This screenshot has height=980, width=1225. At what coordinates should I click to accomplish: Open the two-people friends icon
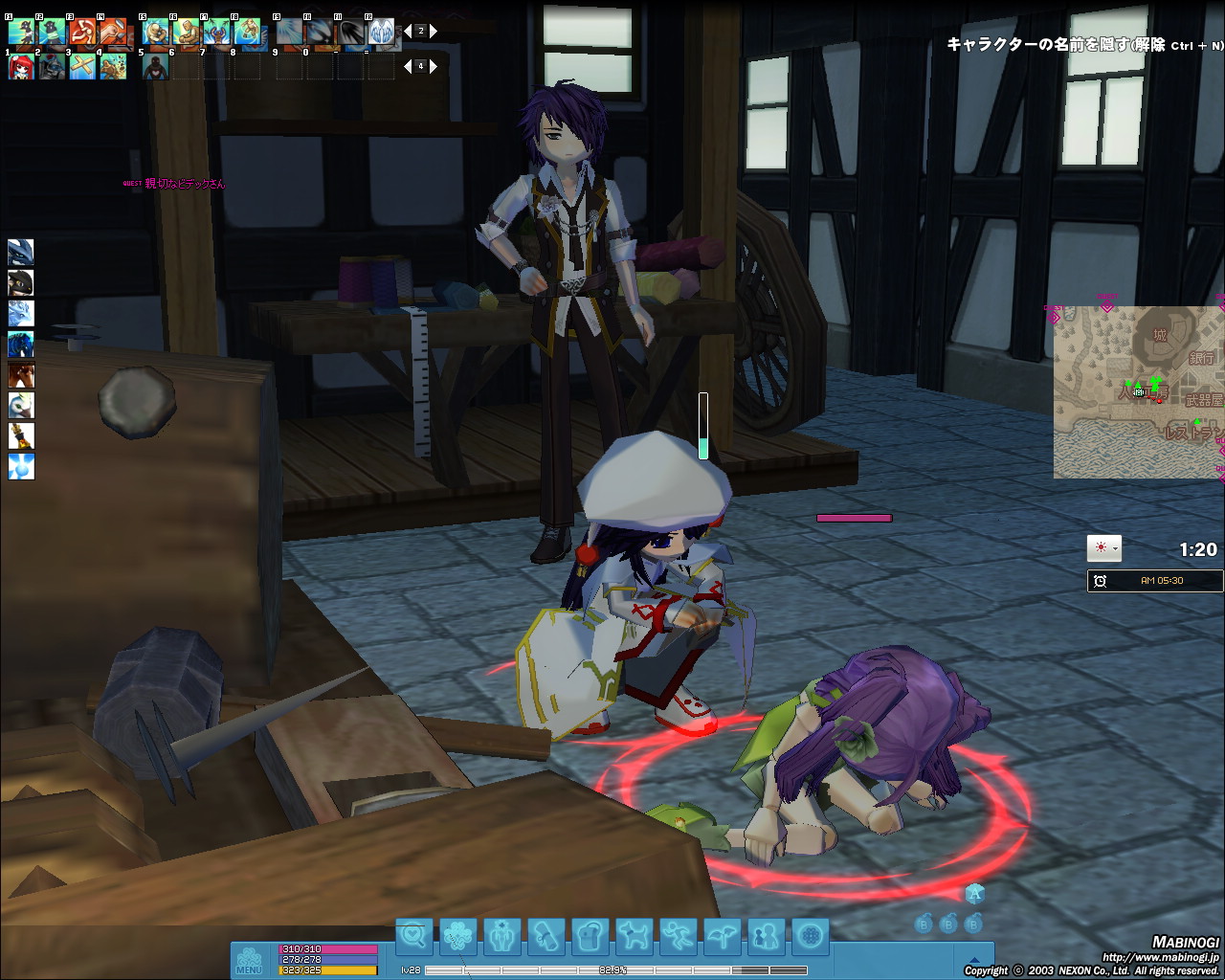[766, 935]
